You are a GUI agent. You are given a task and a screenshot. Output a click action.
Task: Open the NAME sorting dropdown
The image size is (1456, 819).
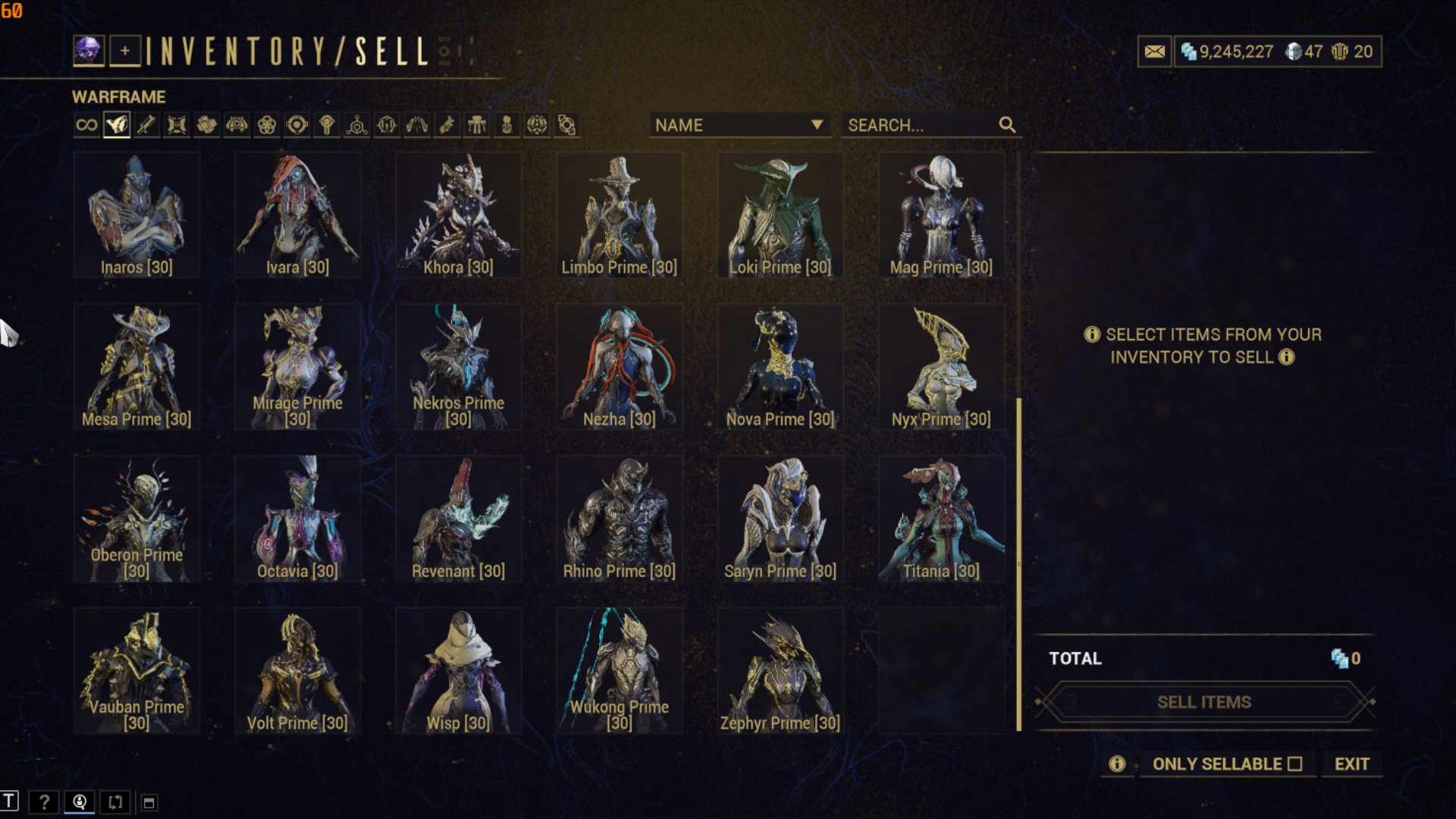click(739, 125)
